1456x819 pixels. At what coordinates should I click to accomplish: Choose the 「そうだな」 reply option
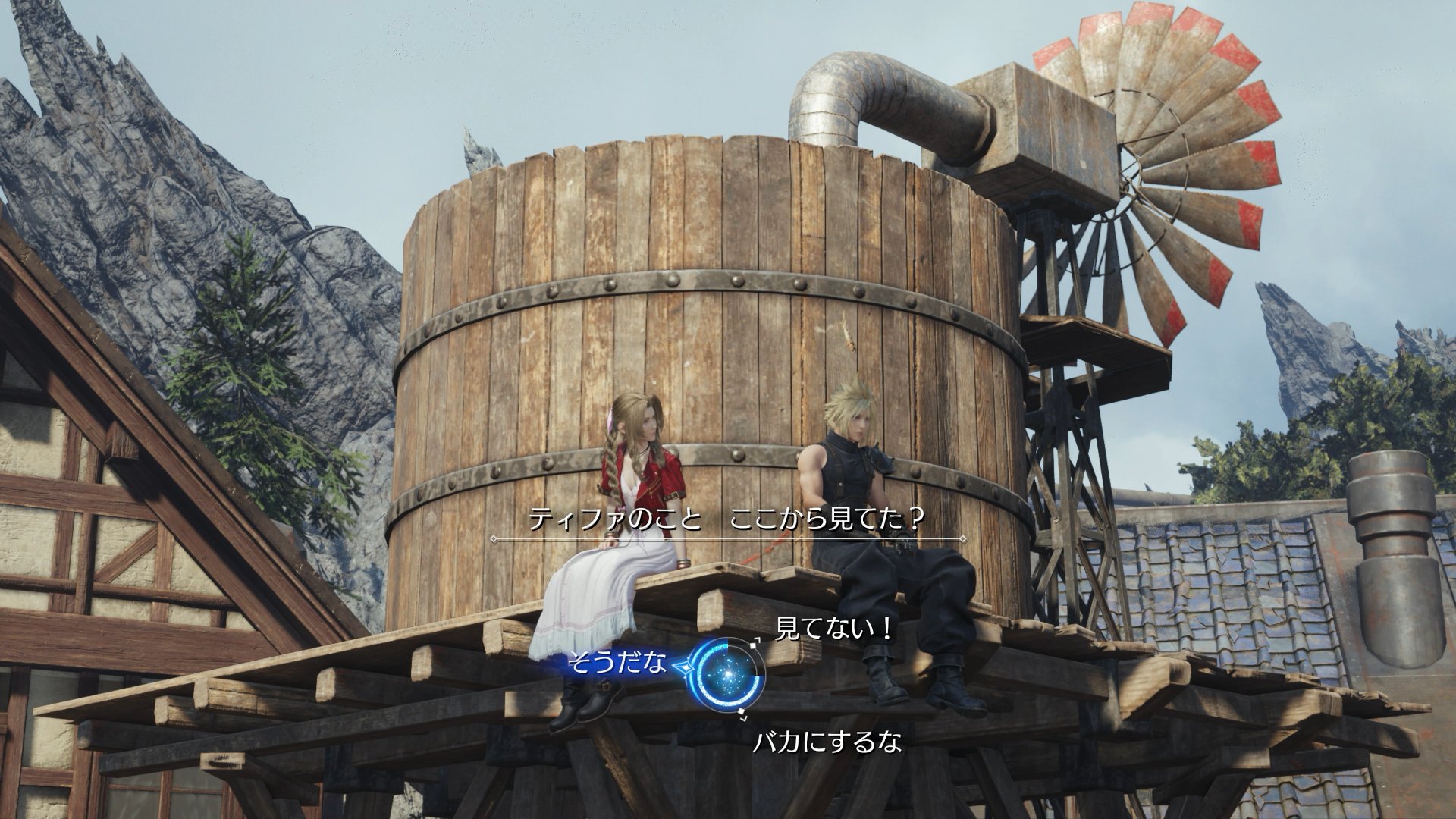(617, 664)
